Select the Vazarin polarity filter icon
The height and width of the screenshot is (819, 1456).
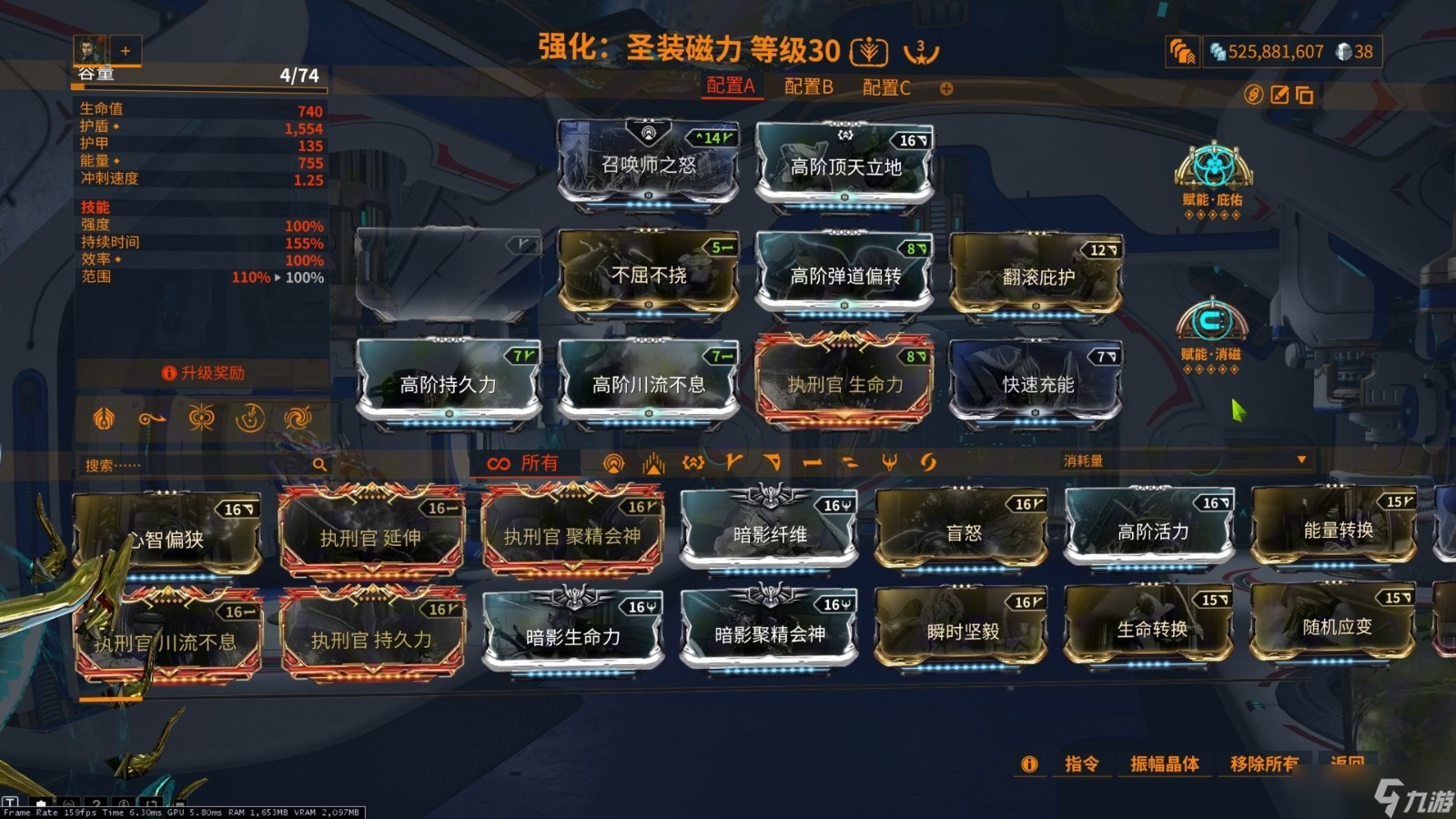coord(771,463)
